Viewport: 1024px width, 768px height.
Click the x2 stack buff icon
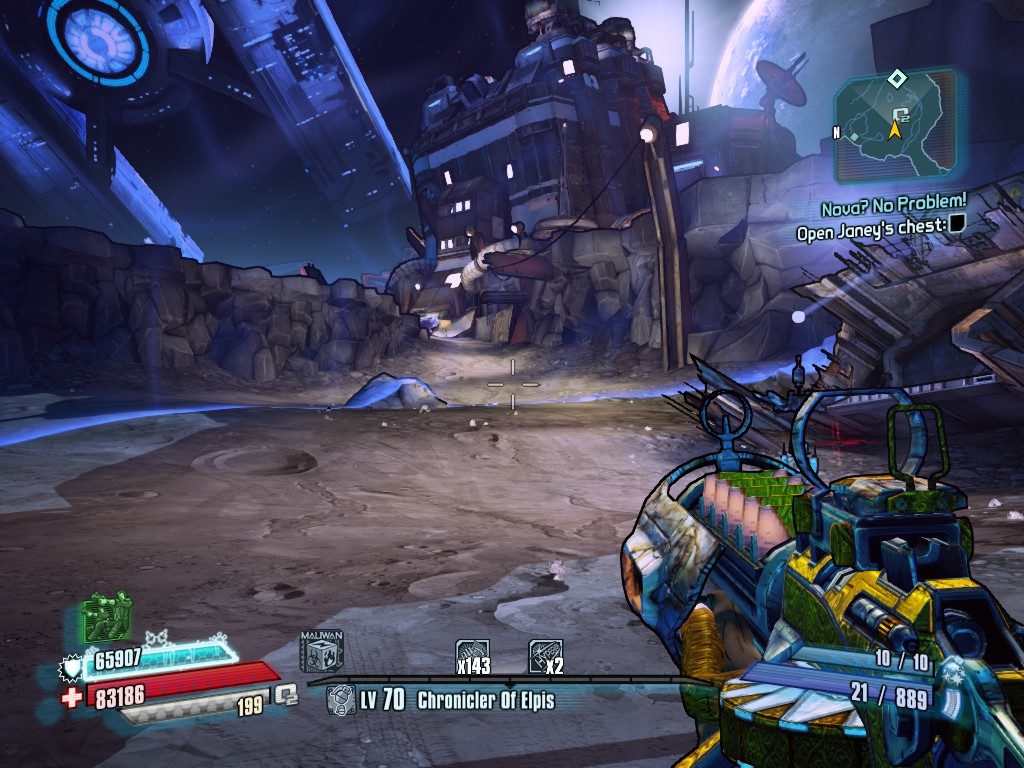pos(545,656)
